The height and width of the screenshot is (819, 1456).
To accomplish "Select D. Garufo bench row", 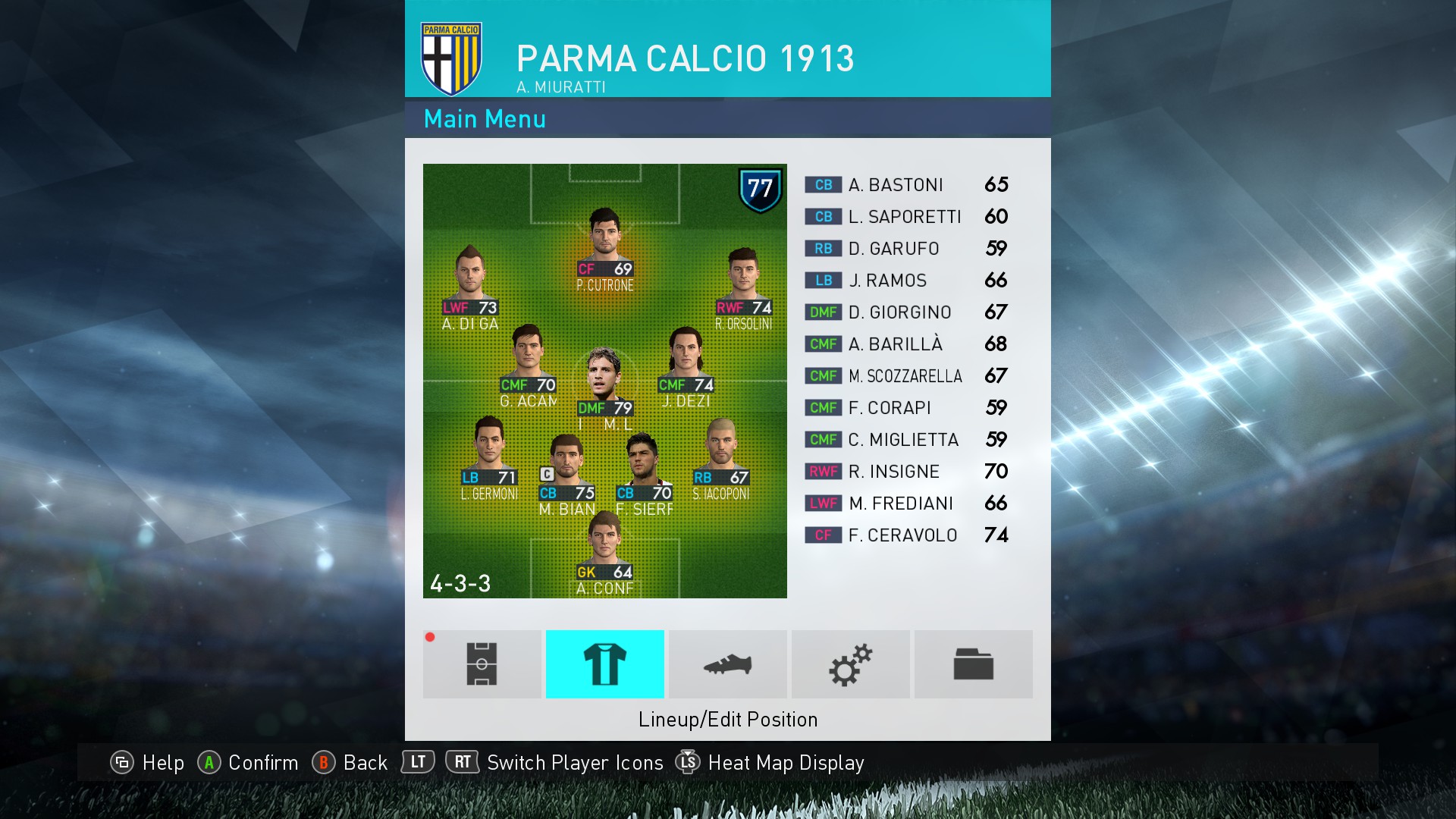I will pyautogui.click(x=906, y=249).
